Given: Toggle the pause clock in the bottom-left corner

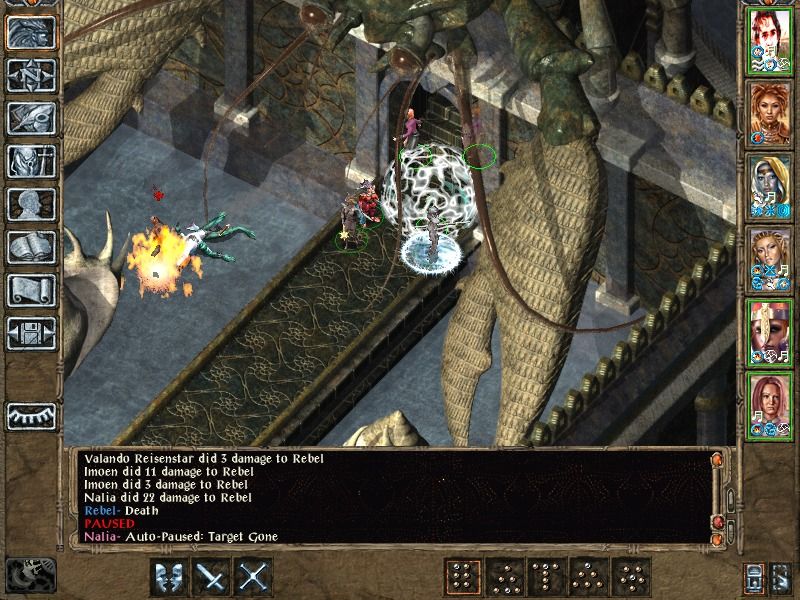Looking at the screenshot, I should tap(28, 574).
